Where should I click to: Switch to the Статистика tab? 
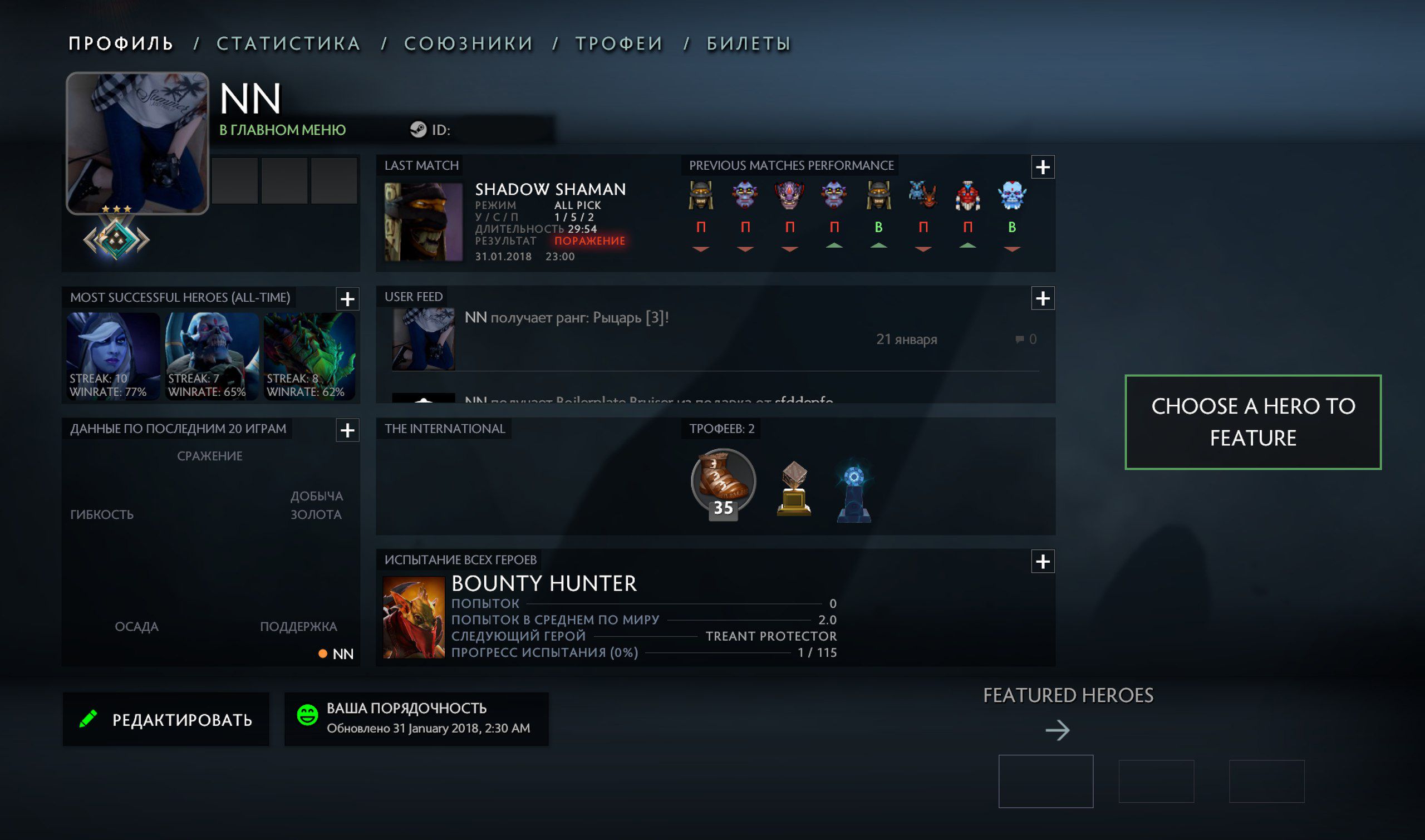288,43
